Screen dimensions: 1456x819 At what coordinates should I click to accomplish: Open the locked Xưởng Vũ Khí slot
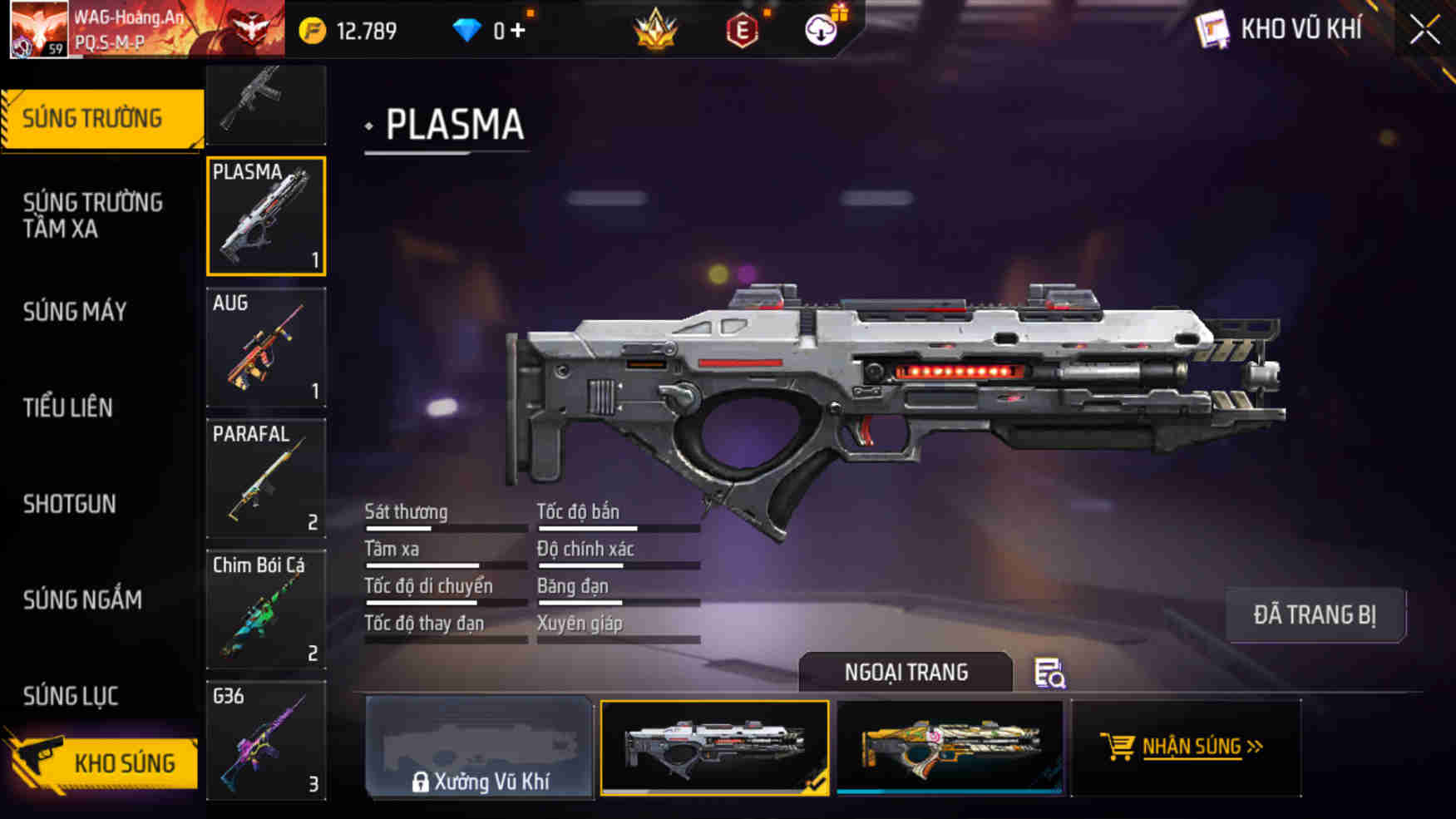(480, 748)
